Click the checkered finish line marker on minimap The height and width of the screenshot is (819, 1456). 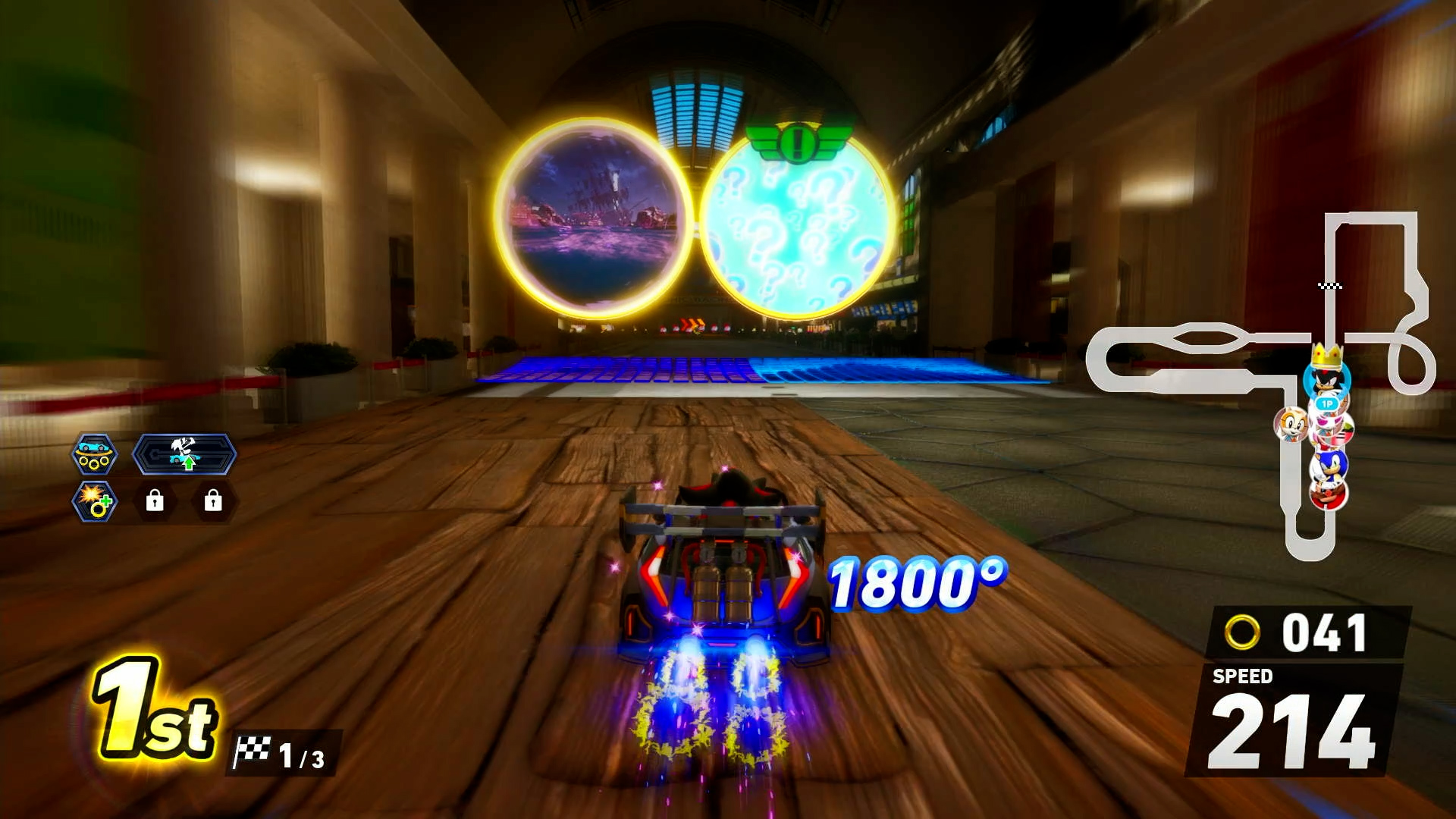1330,286
